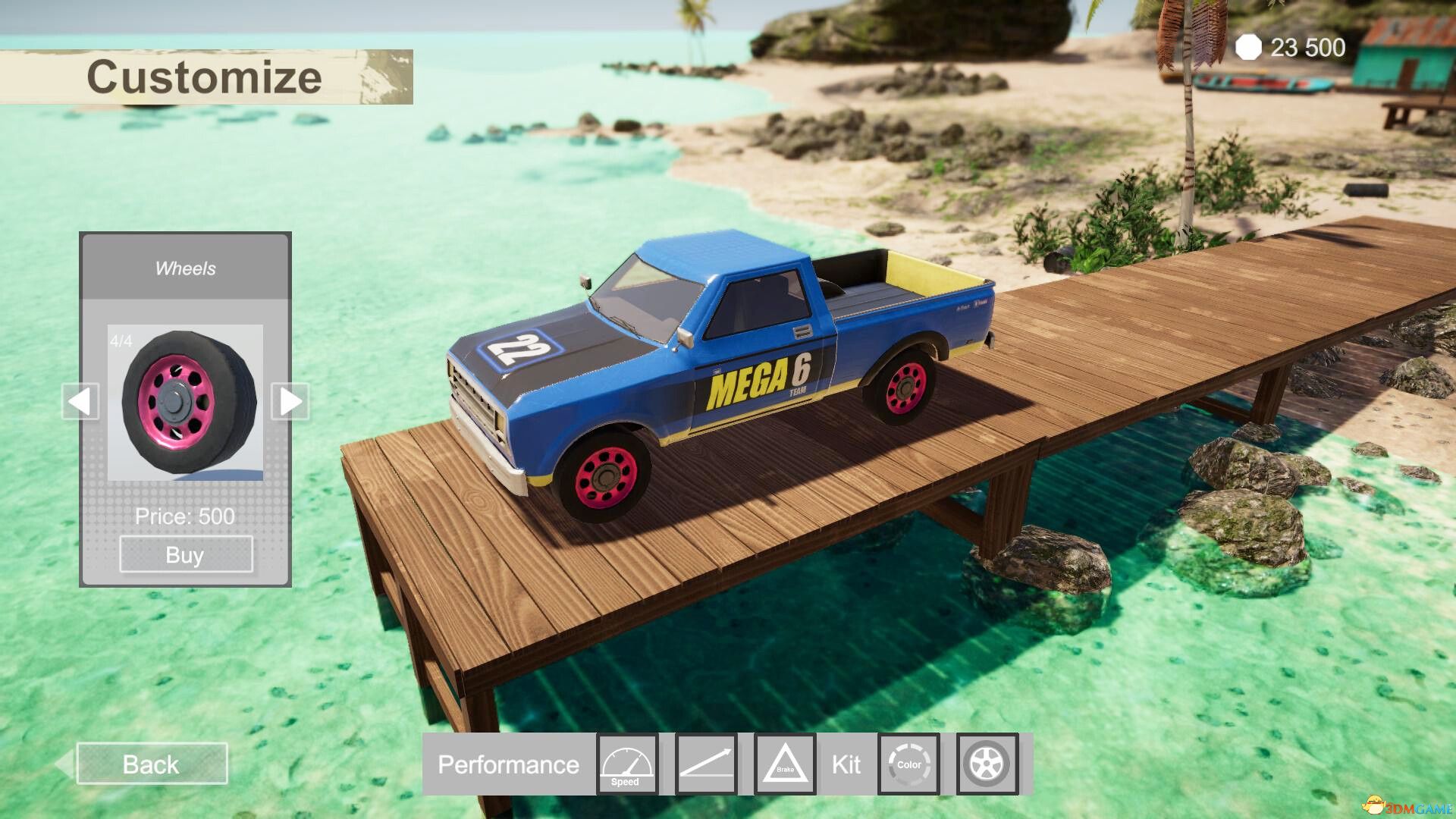1456x819 pixels.
Task: Open the acceleration upgrade icon
Action: pos(706,764)
